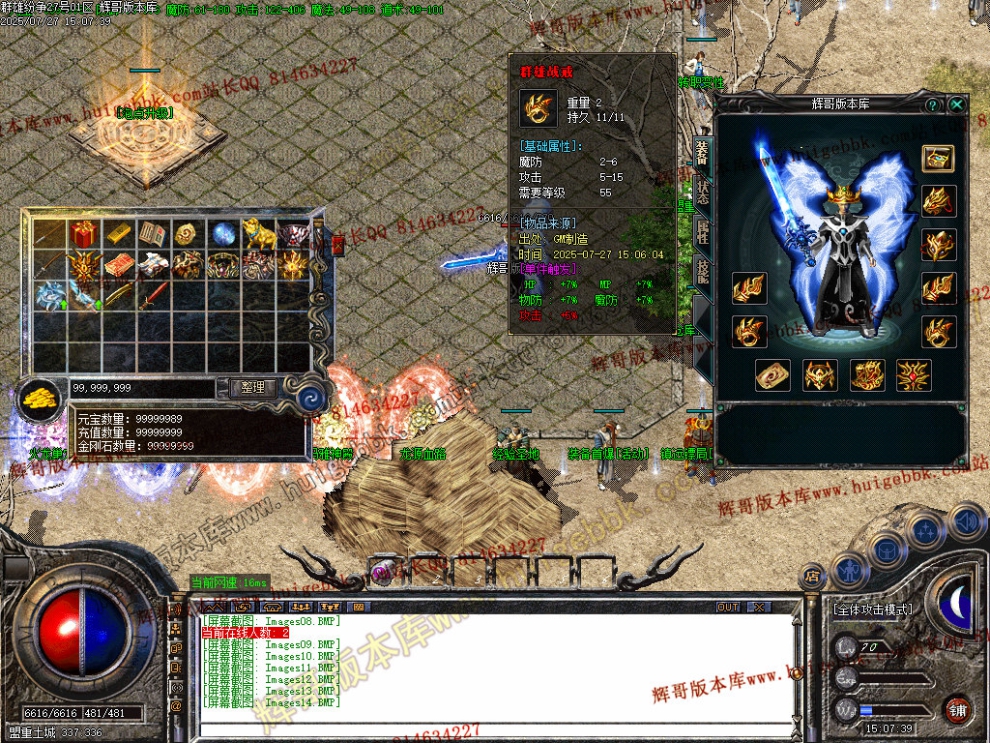Click the 整理 sort button in the bag
Image resolution: width=990 pixels, height=743 pixels.
252,388
